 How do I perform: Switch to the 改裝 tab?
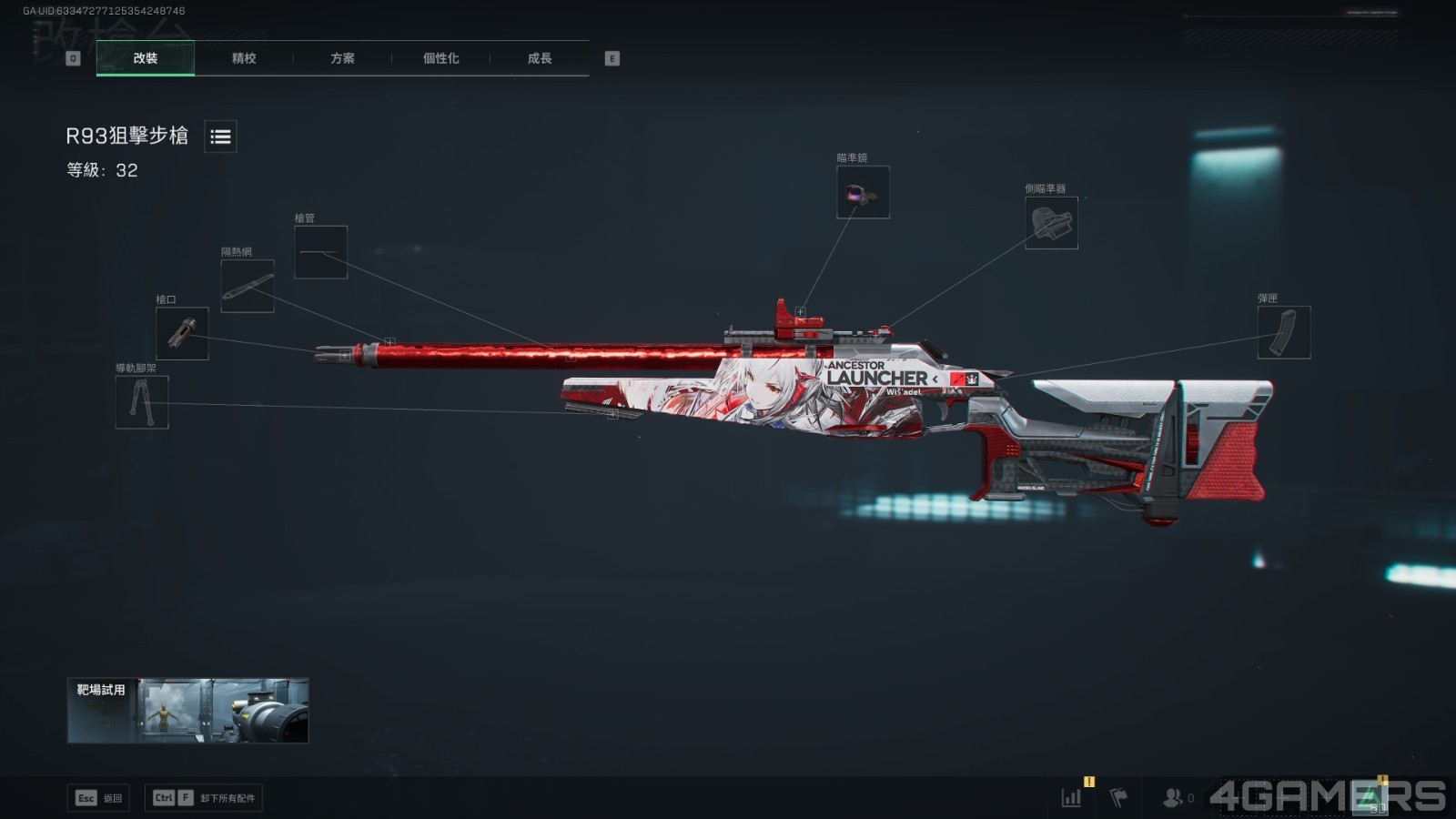146,58
